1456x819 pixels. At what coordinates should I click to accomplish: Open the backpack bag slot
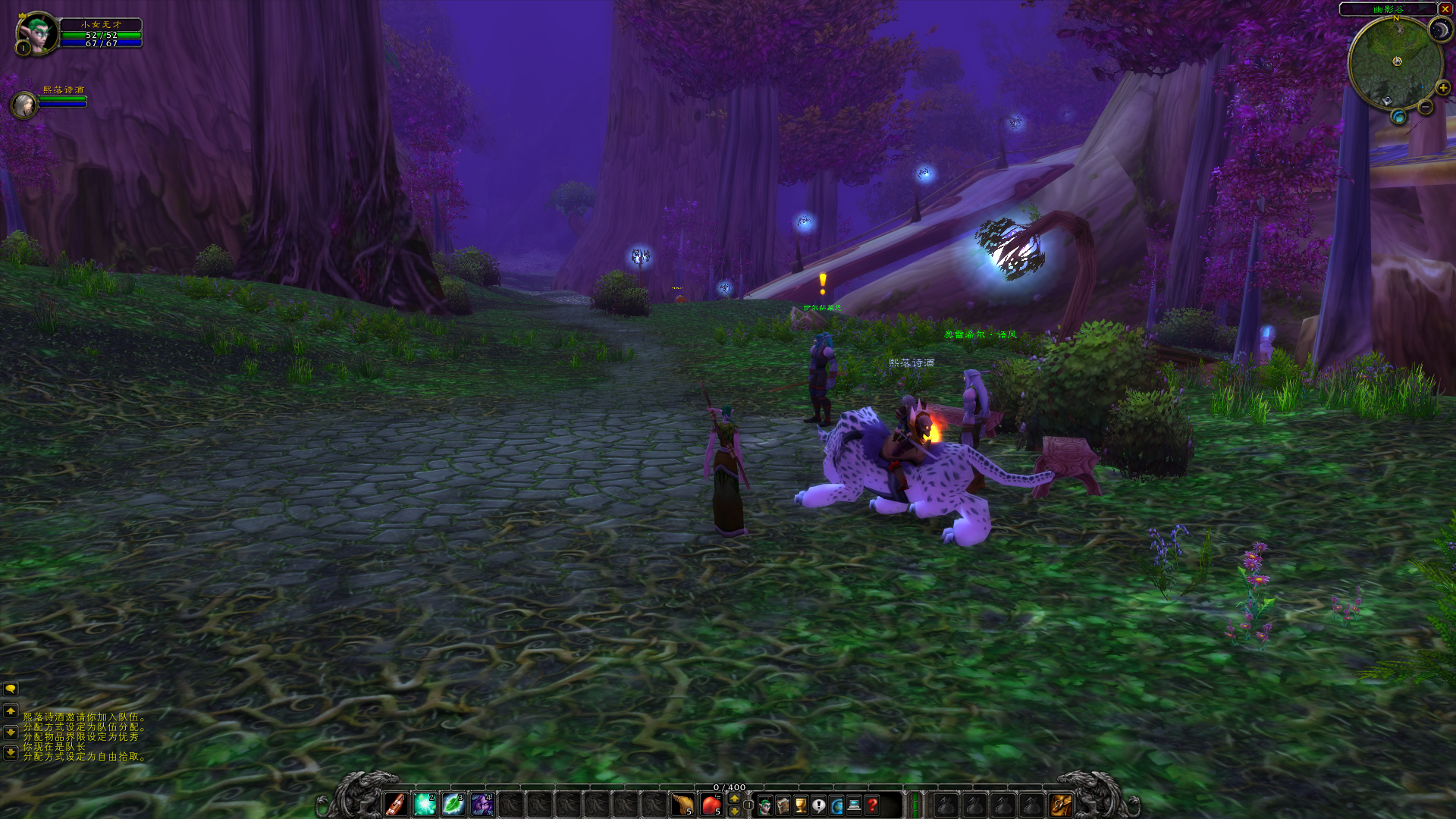pos(1060,805)
